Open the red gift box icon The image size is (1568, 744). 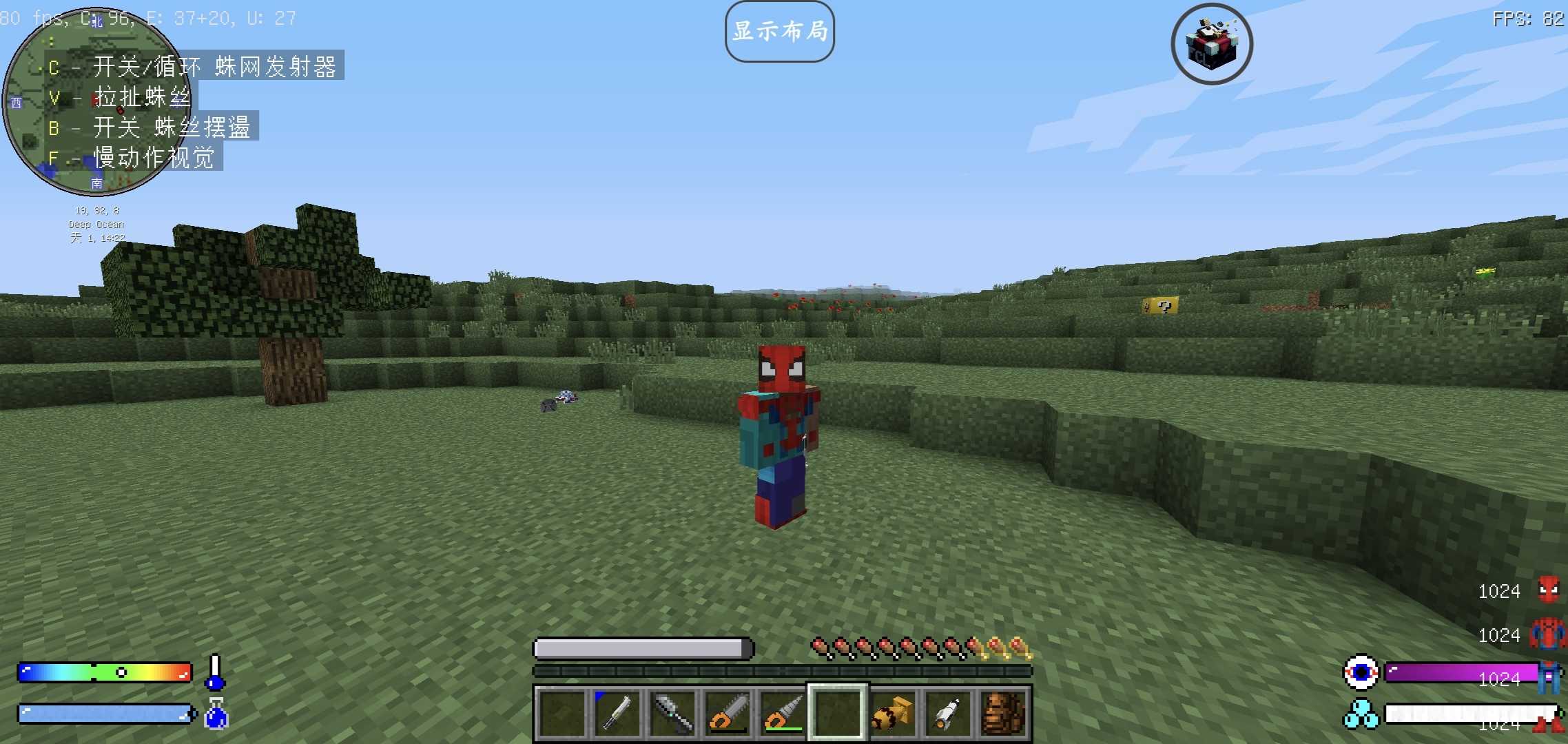1211,44
